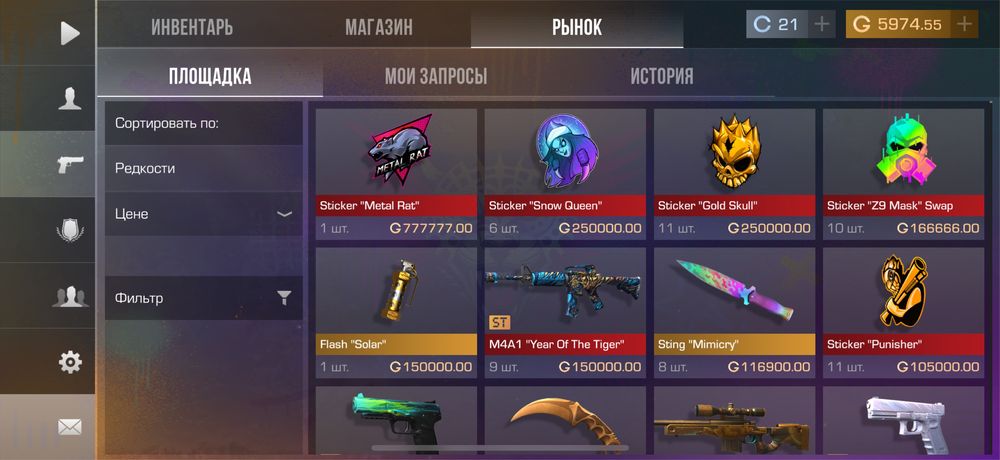
Task: Toggle the Цена sort order
Action: pyautogui.click(x=203, y=214)
